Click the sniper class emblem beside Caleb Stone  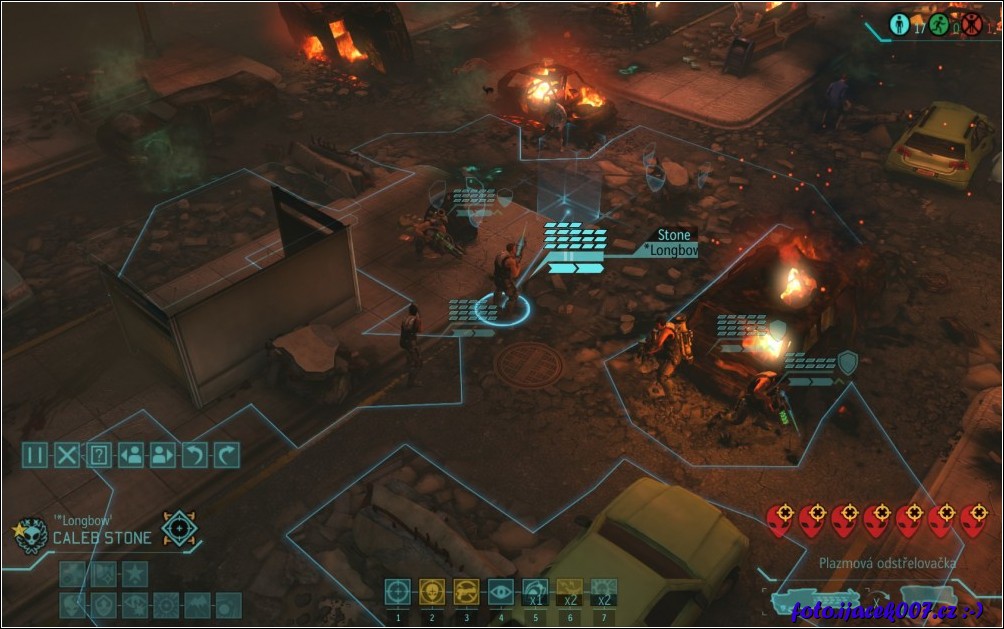[x=180, y=528]
